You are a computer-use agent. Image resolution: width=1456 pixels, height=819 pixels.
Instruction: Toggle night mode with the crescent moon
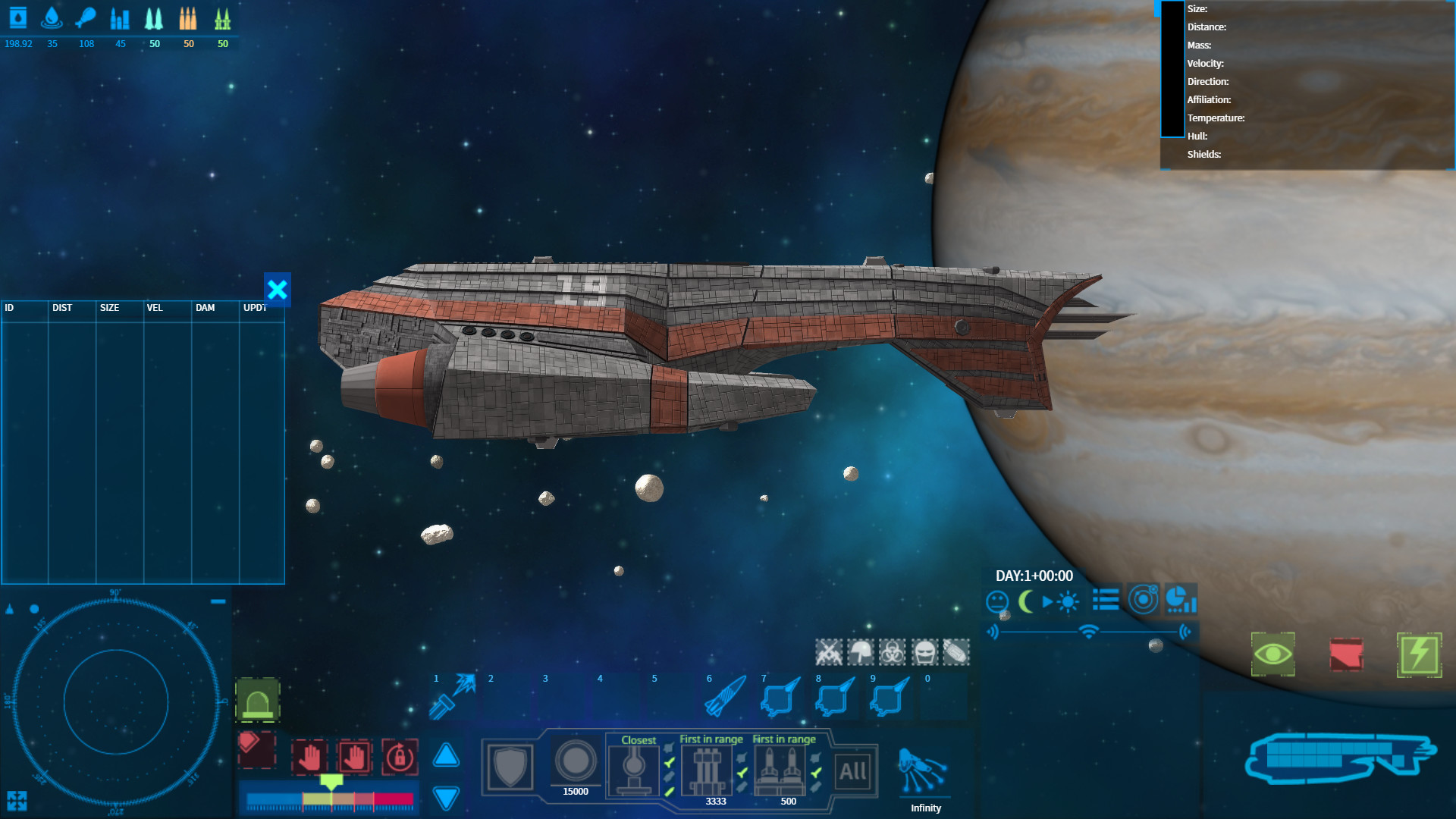1025,600
